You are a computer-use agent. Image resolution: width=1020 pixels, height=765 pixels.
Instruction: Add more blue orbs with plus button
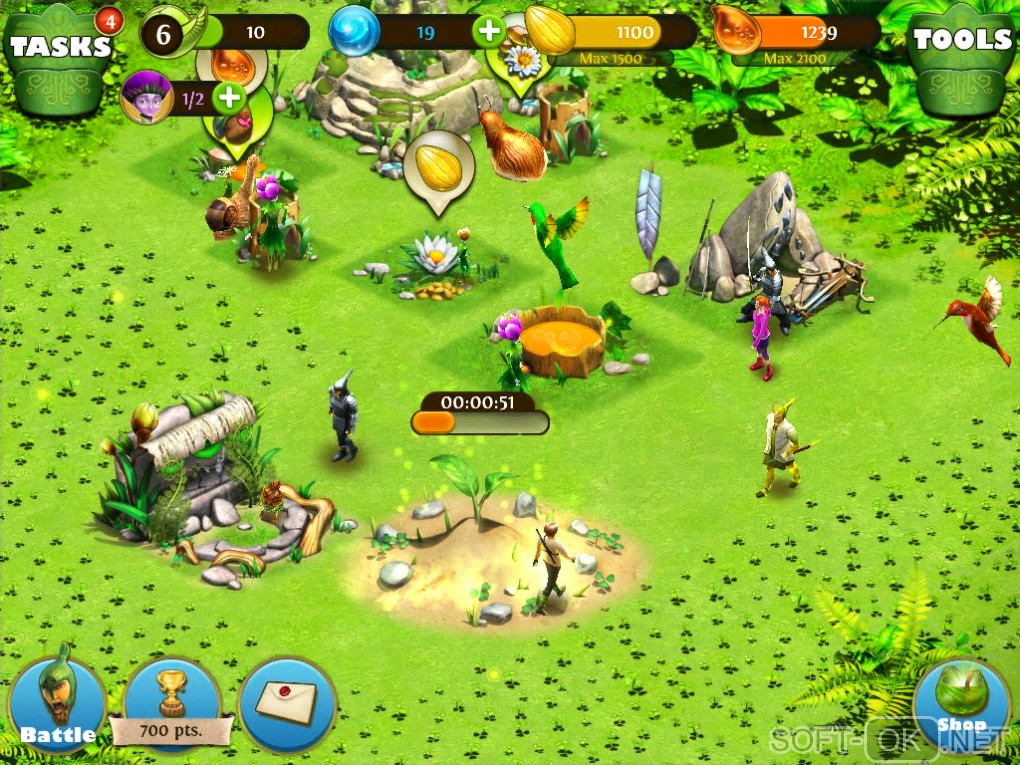point(489,31)
